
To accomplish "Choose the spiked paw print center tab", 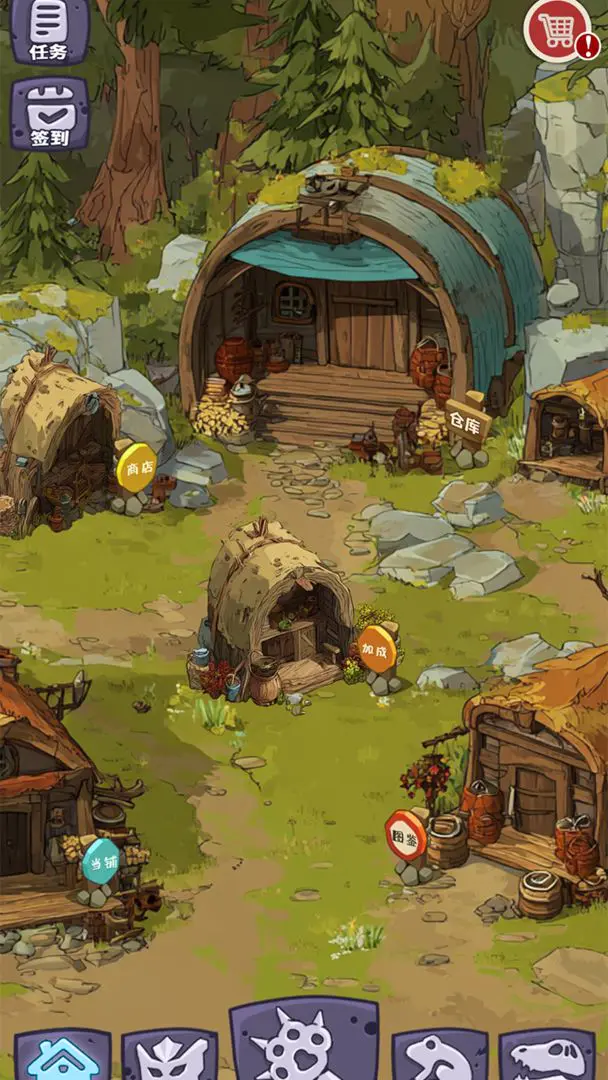I will click(304, 1045).
